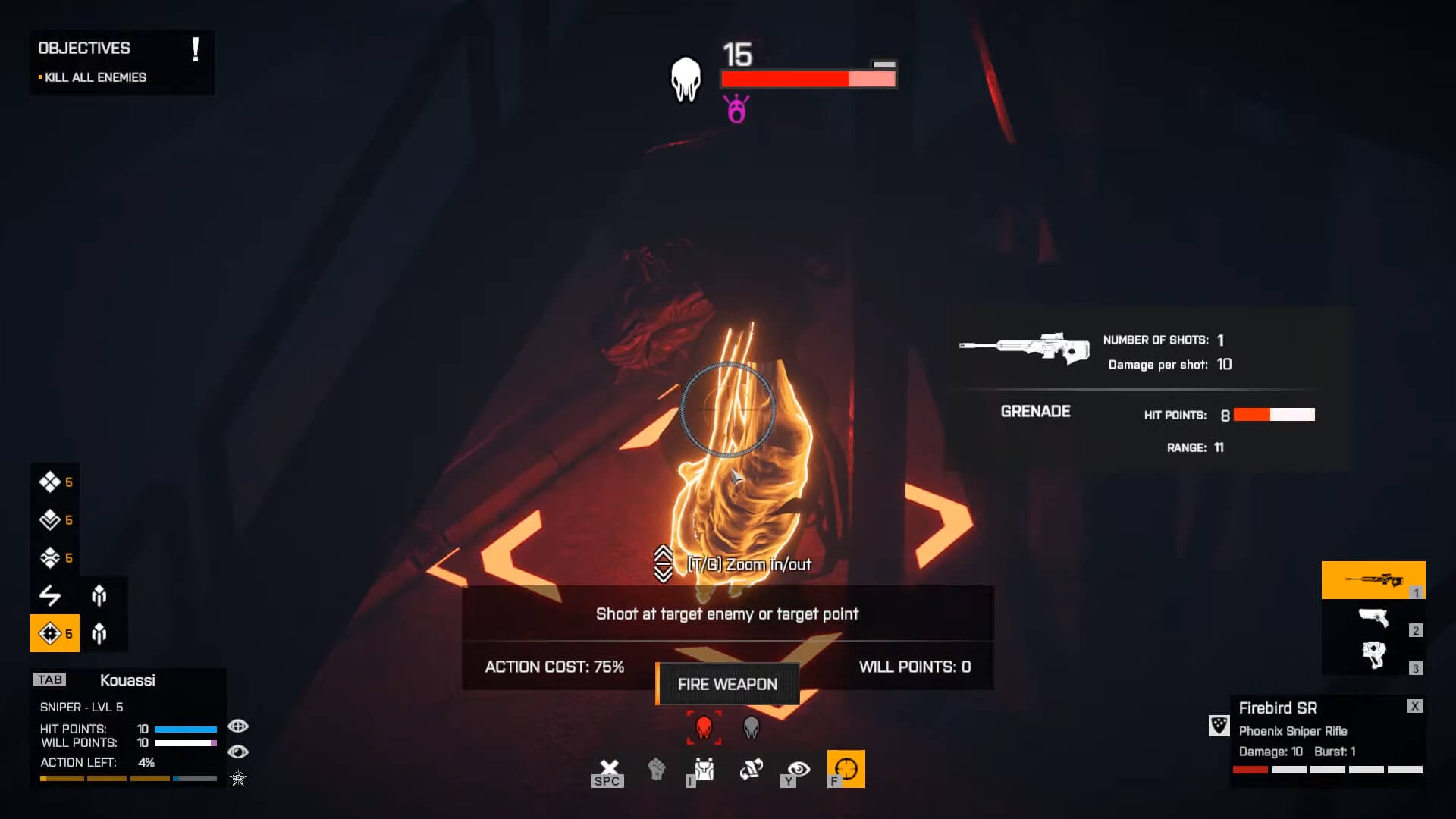This screenshot has height=819, width=1456.
Task: Open the OBJECTIVES panel header
Action: pyautogui.click(x=84, y=48)
